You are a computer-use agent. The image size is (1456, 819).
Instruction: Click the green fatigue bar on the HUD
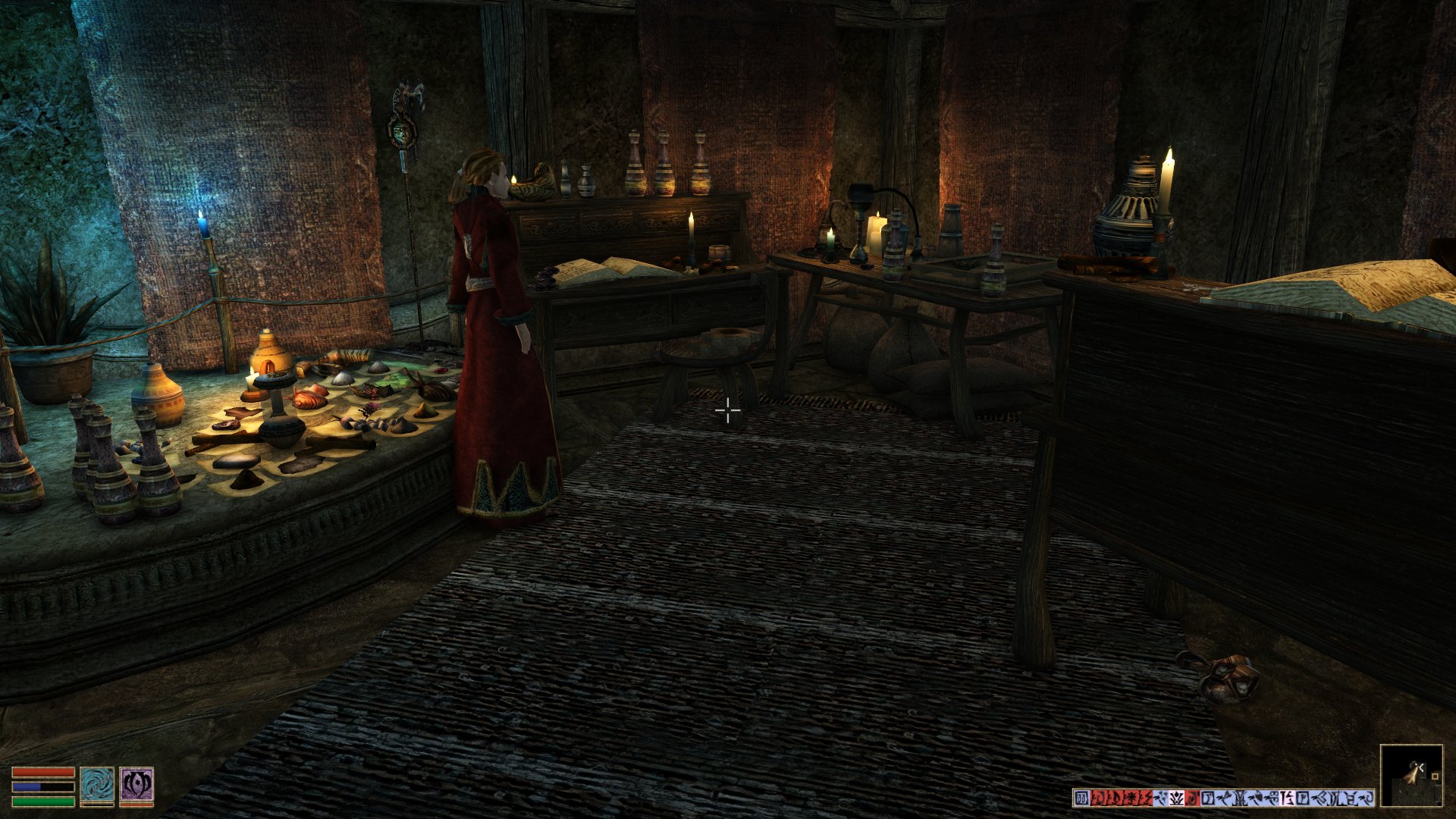tap(42, 802)
